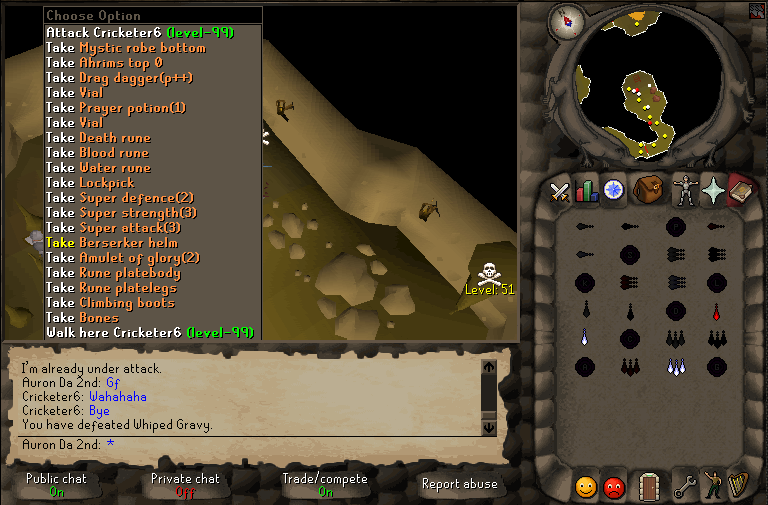Open the wrench settings tab
This screenshot has width=768, height=505.
click(684, 487)
